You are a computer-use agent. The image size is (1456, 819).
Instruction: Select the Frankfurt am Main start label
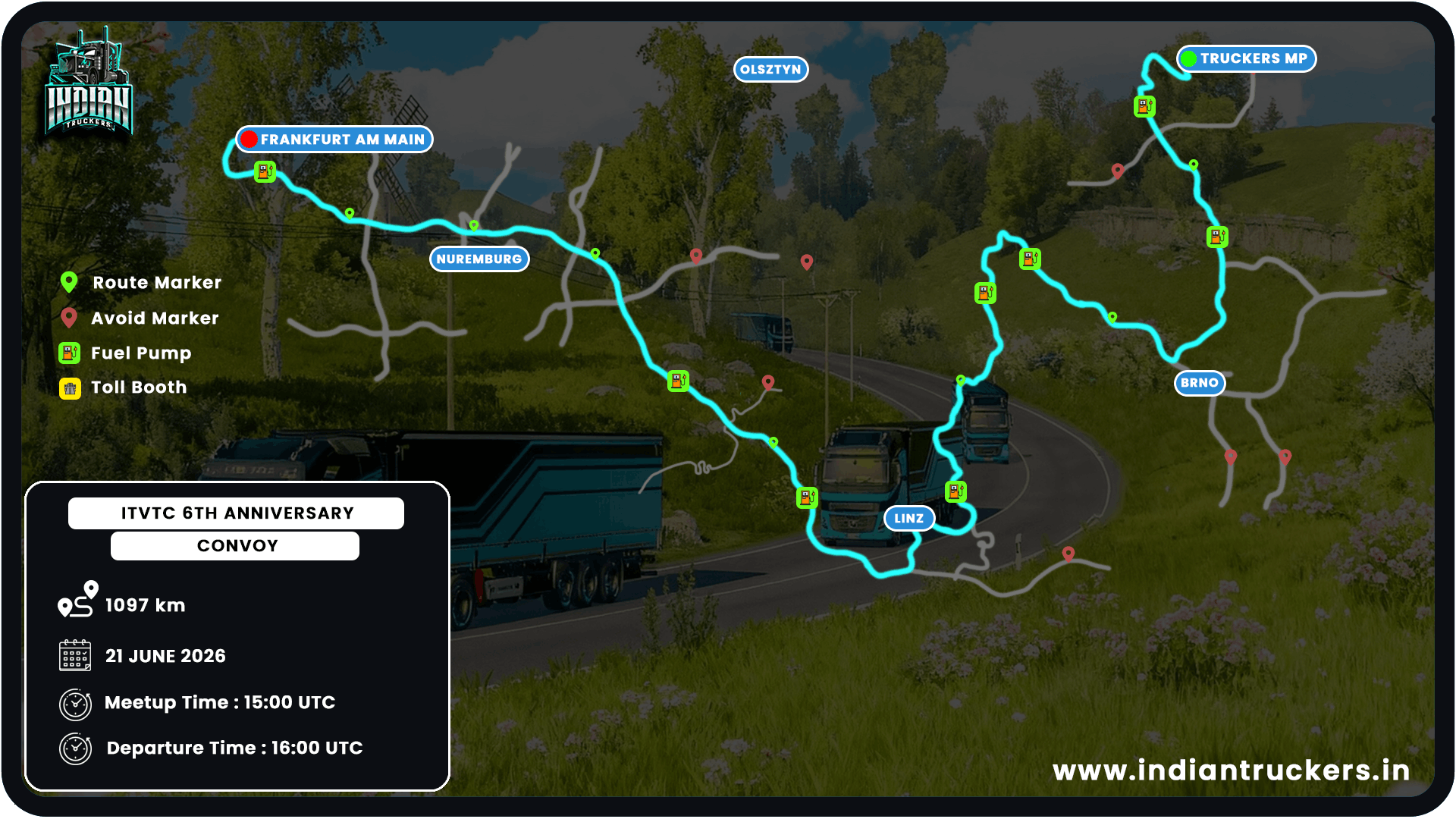point(334,140)
